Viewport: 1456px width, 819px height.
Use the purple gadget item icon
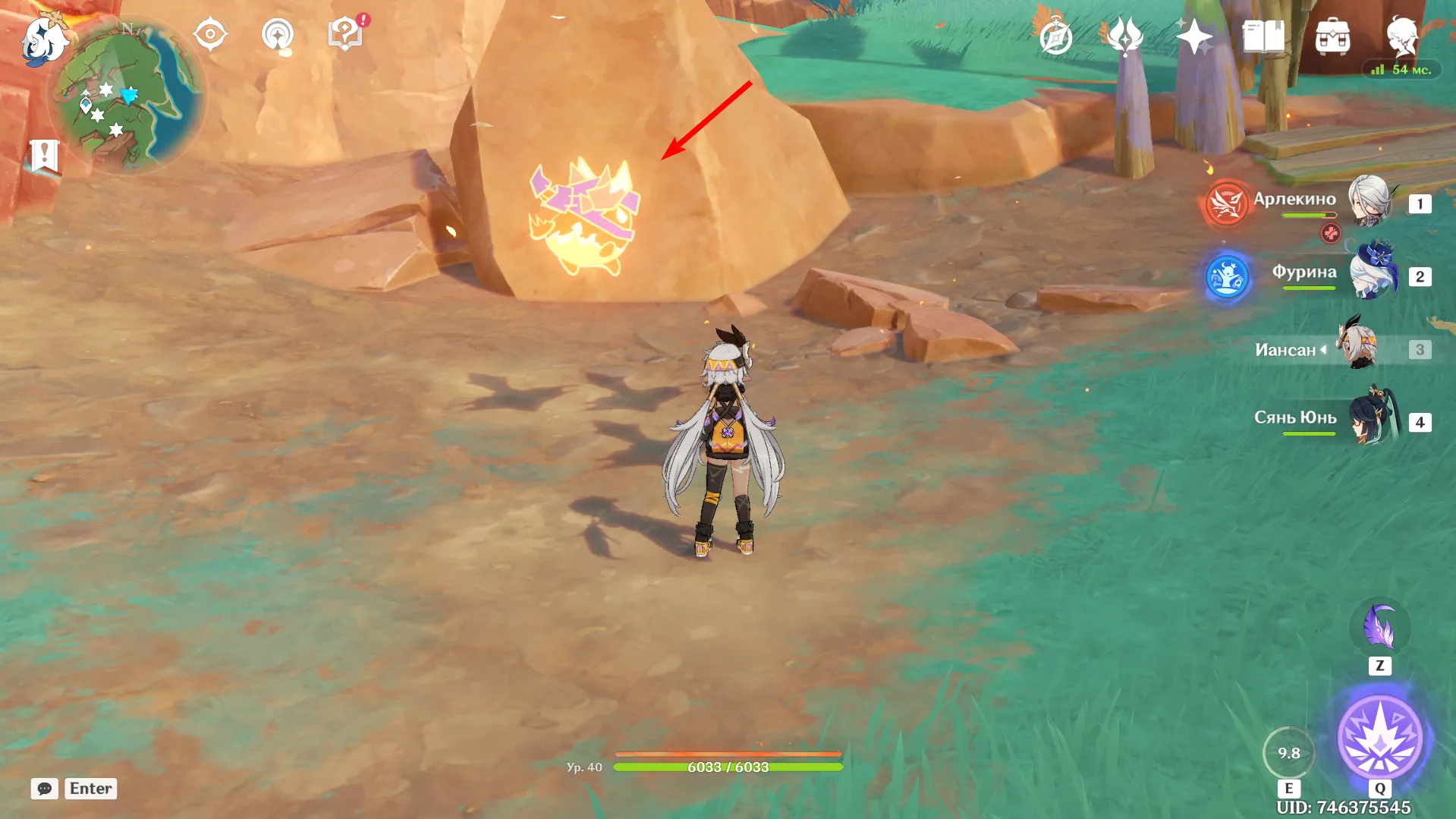[x=1379, y=628]
